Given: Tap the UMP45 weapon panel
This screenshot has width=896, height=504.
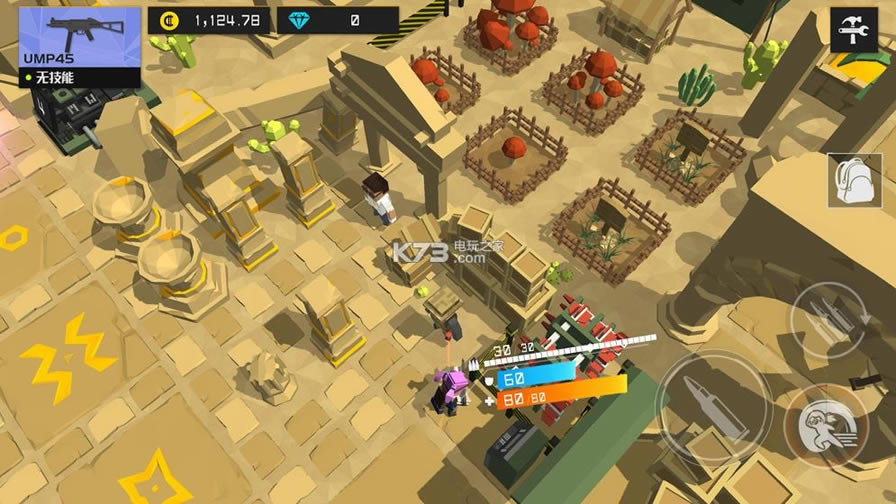Looking at the screenshot, I should tap(80, 46).
